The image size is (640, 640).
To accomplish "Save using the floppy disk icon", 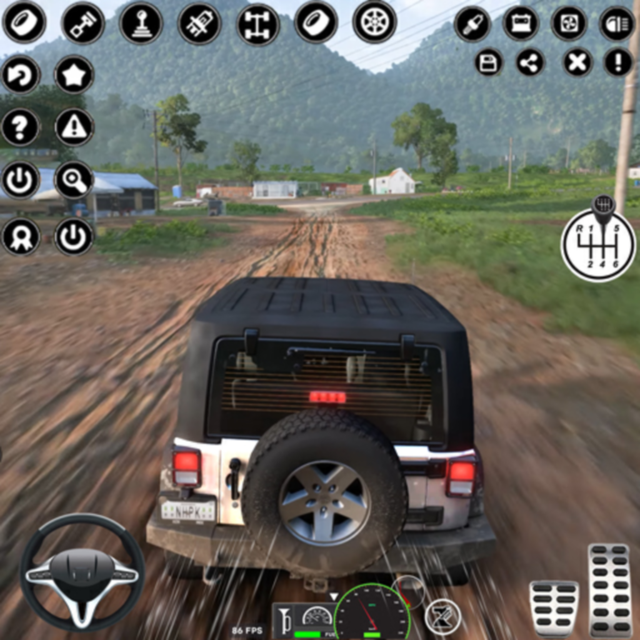I will click(489, 63).
